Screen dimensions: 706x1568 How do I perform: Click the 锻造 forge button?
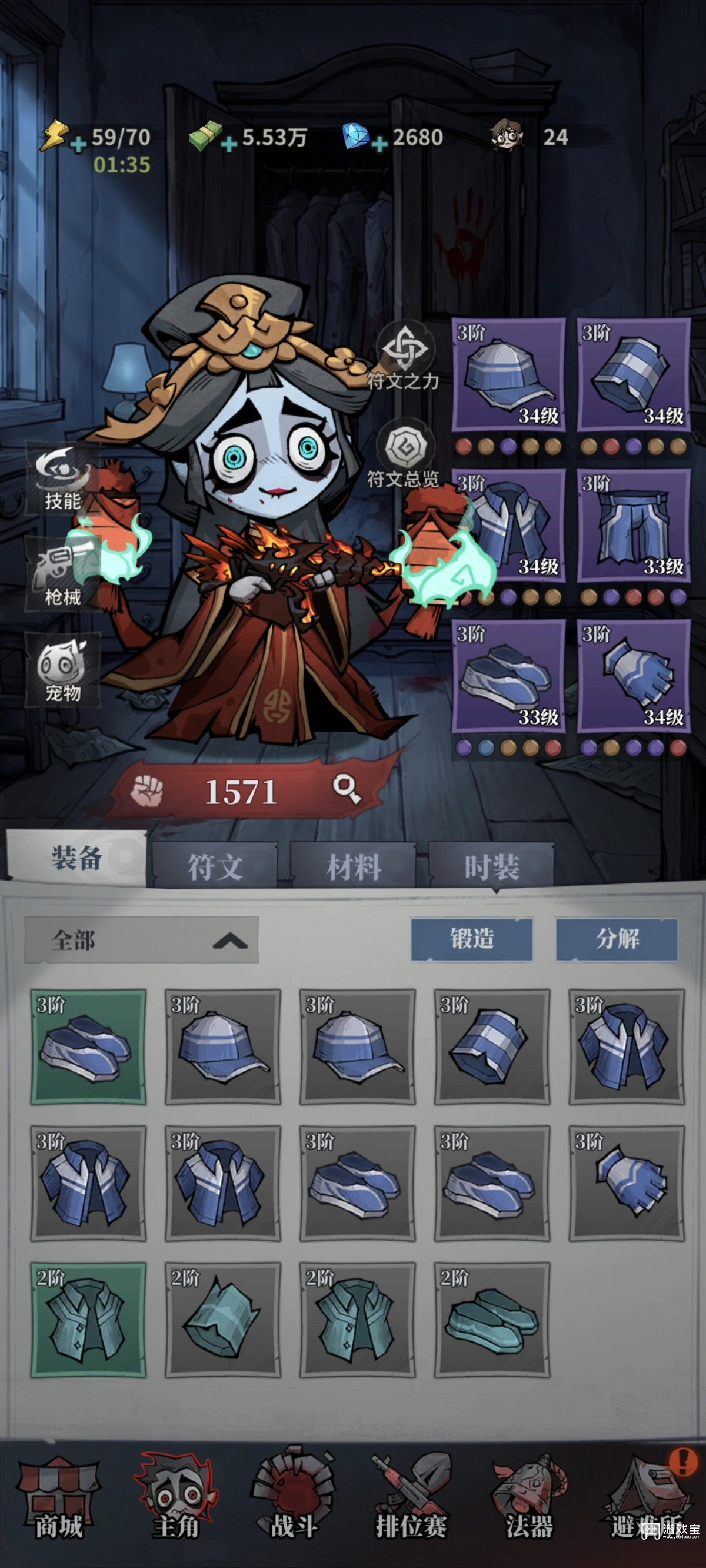(472, 939)
